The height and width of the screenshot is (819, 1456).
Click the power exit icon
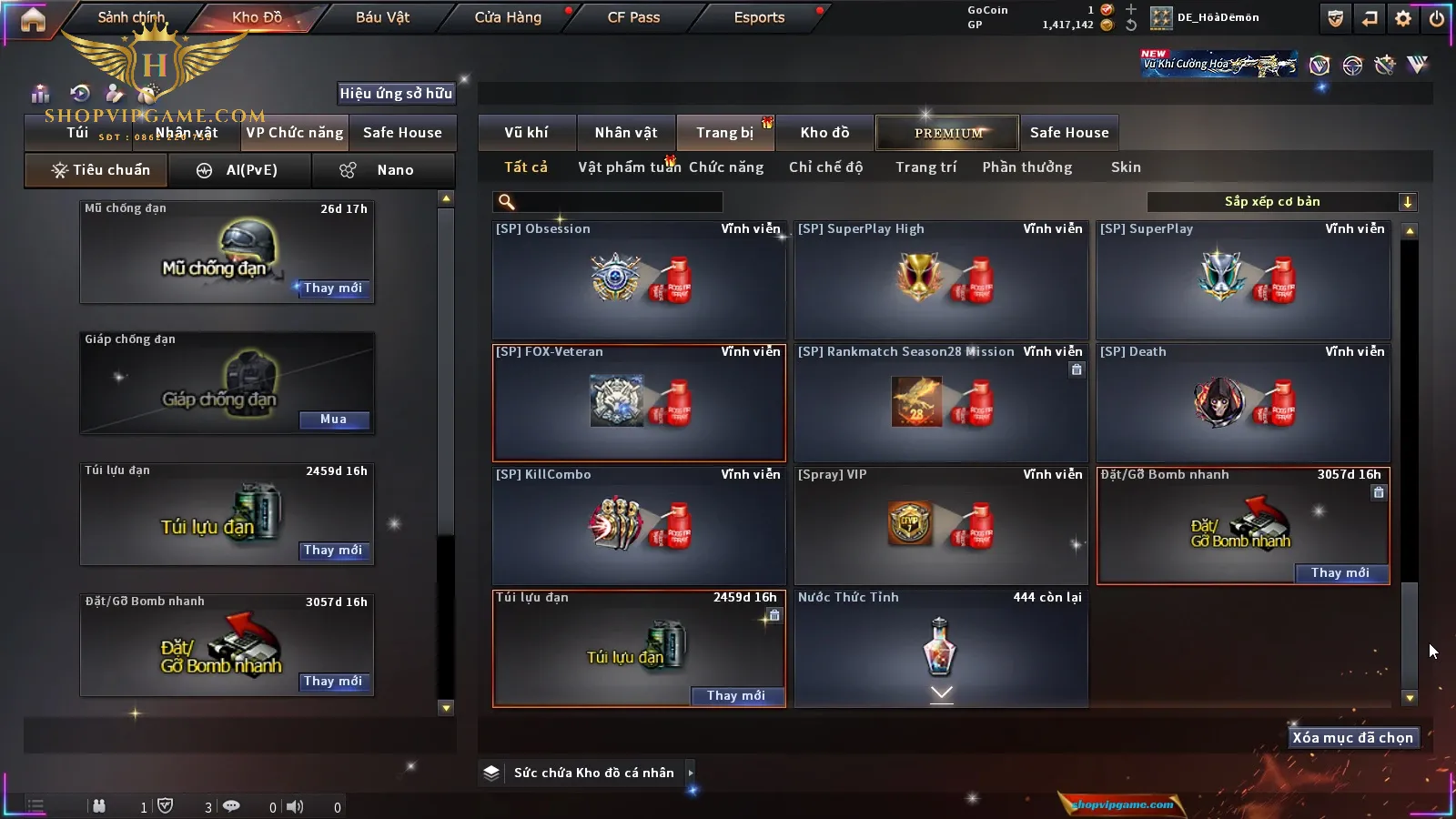1437,18
